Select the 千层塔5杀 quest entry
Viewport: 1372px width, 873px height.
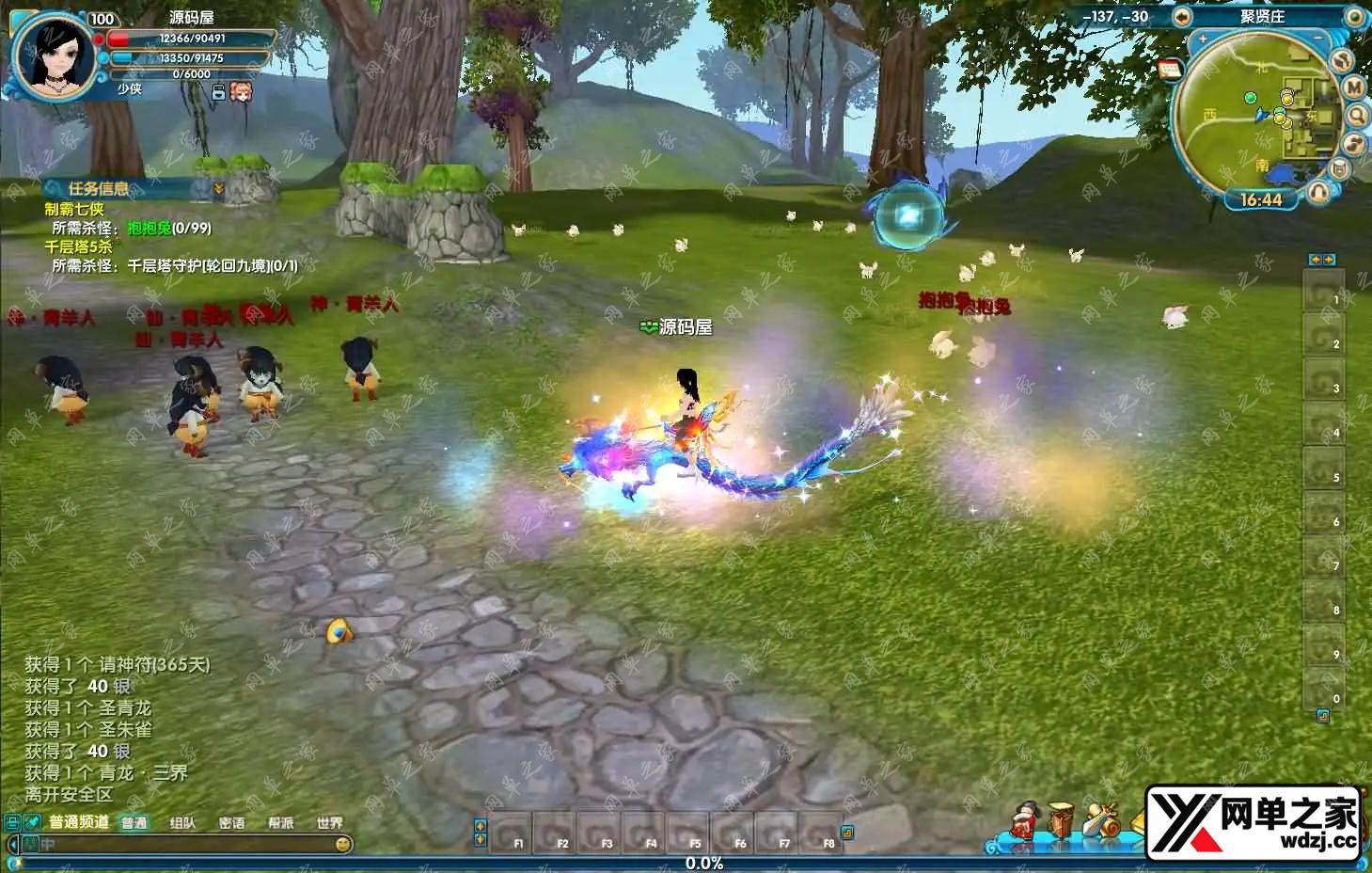(78, 246)
